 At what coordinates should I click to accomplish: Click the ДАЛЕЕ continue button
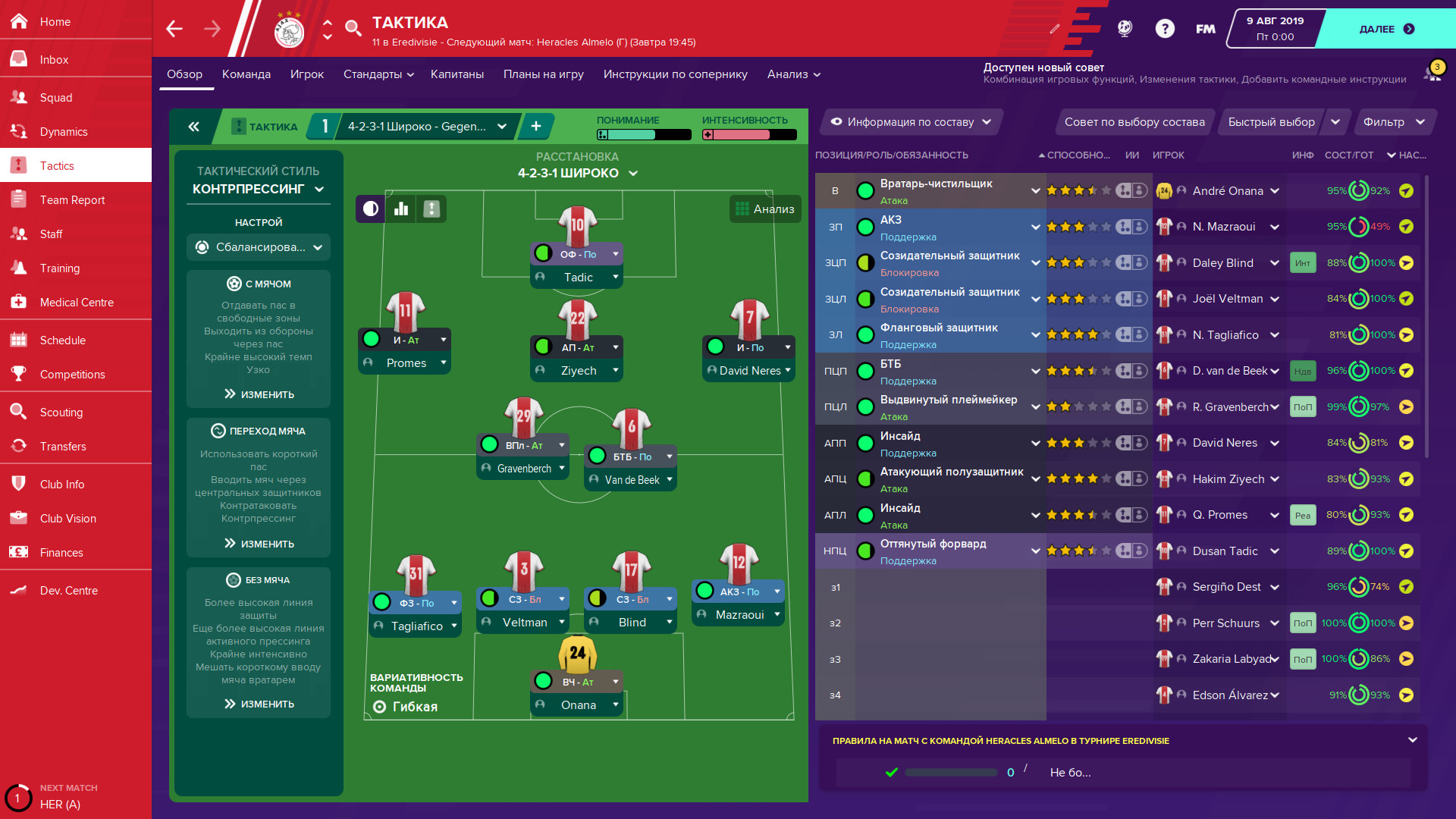(1385, 29)
